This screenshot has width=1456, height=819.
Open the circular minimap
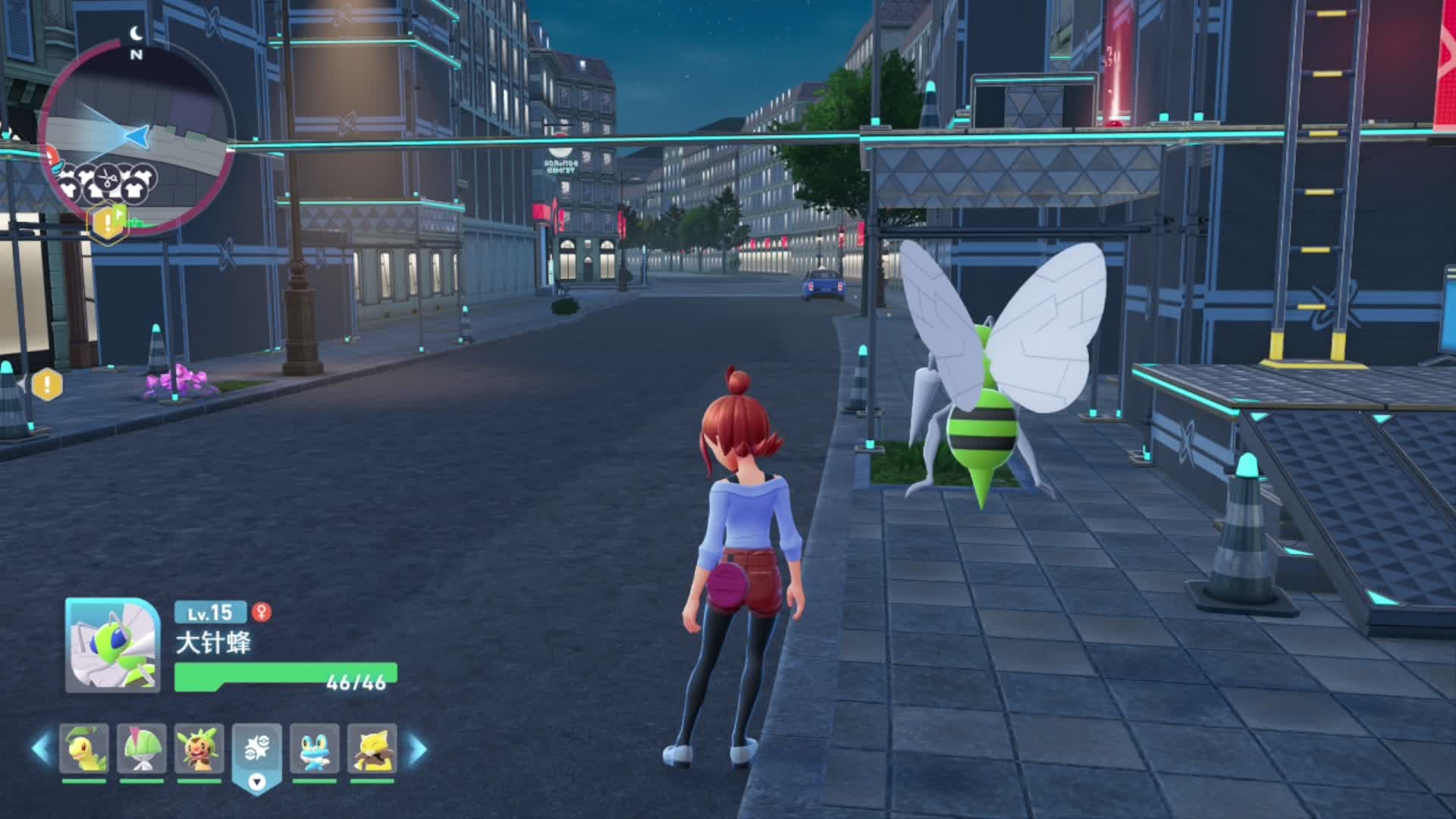click(136, 136)
